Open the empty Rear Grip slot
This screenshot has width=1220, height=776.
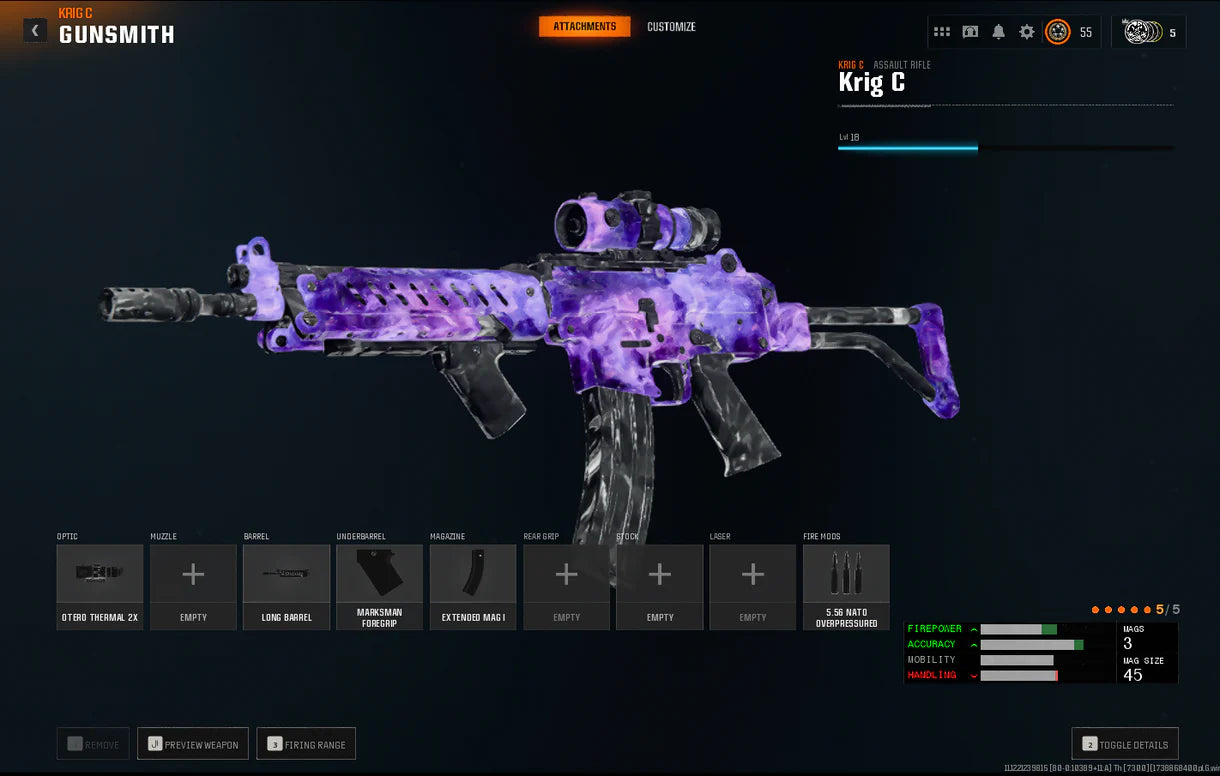click(x=566, y=586)
